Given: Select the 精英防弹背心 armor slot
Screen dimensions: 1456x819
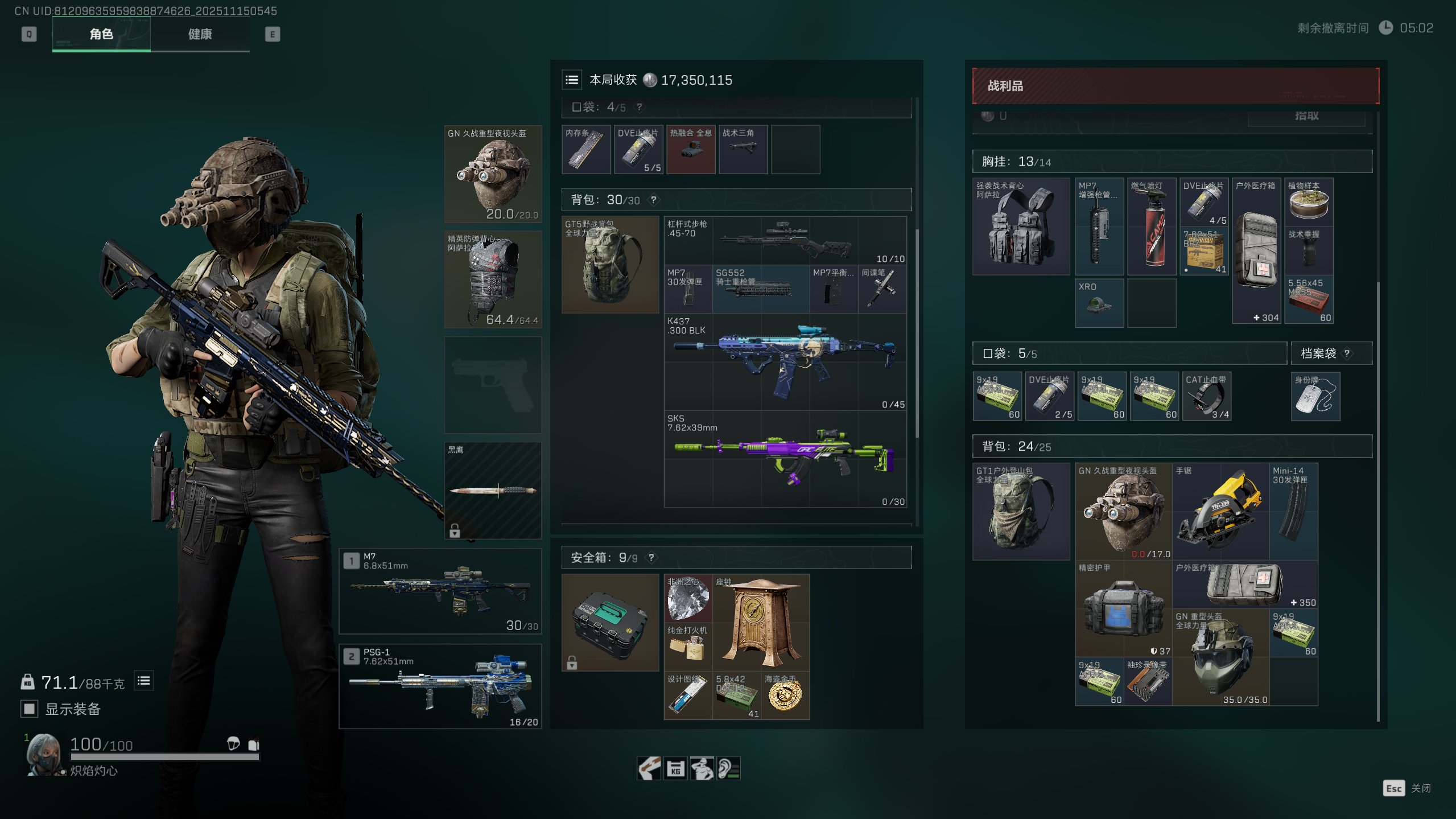Looking at the screenshot, I should coord(493,279).
